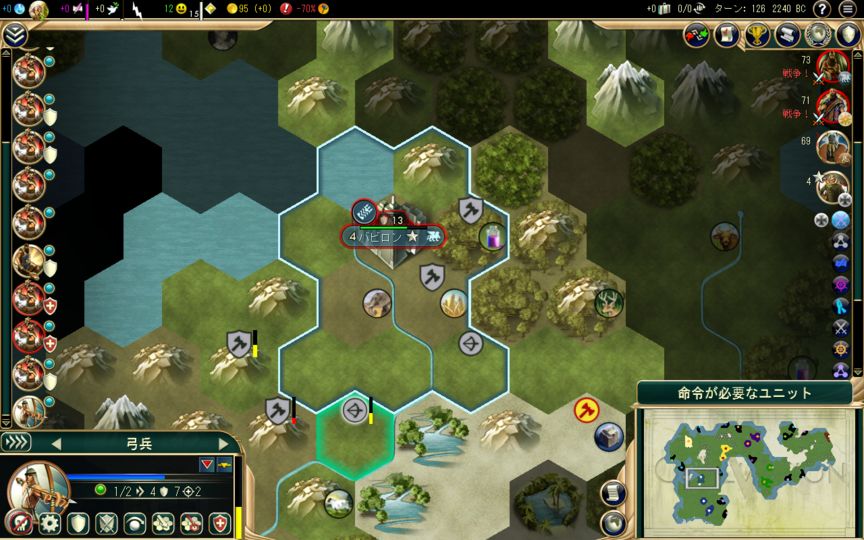The image size is (864, 540).
Task: Open map options globe by minimap
Action: coord(614,521)
